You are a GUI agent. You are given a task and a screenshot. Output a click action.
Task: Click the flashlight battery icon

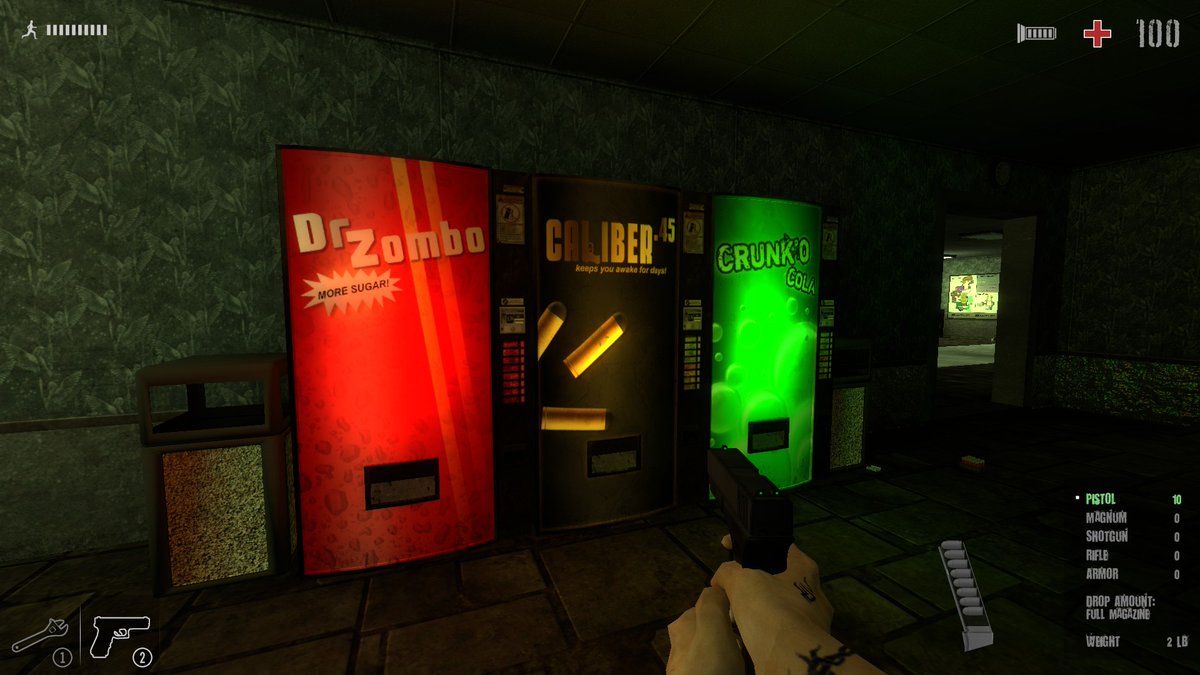[x=1037, y=34]
